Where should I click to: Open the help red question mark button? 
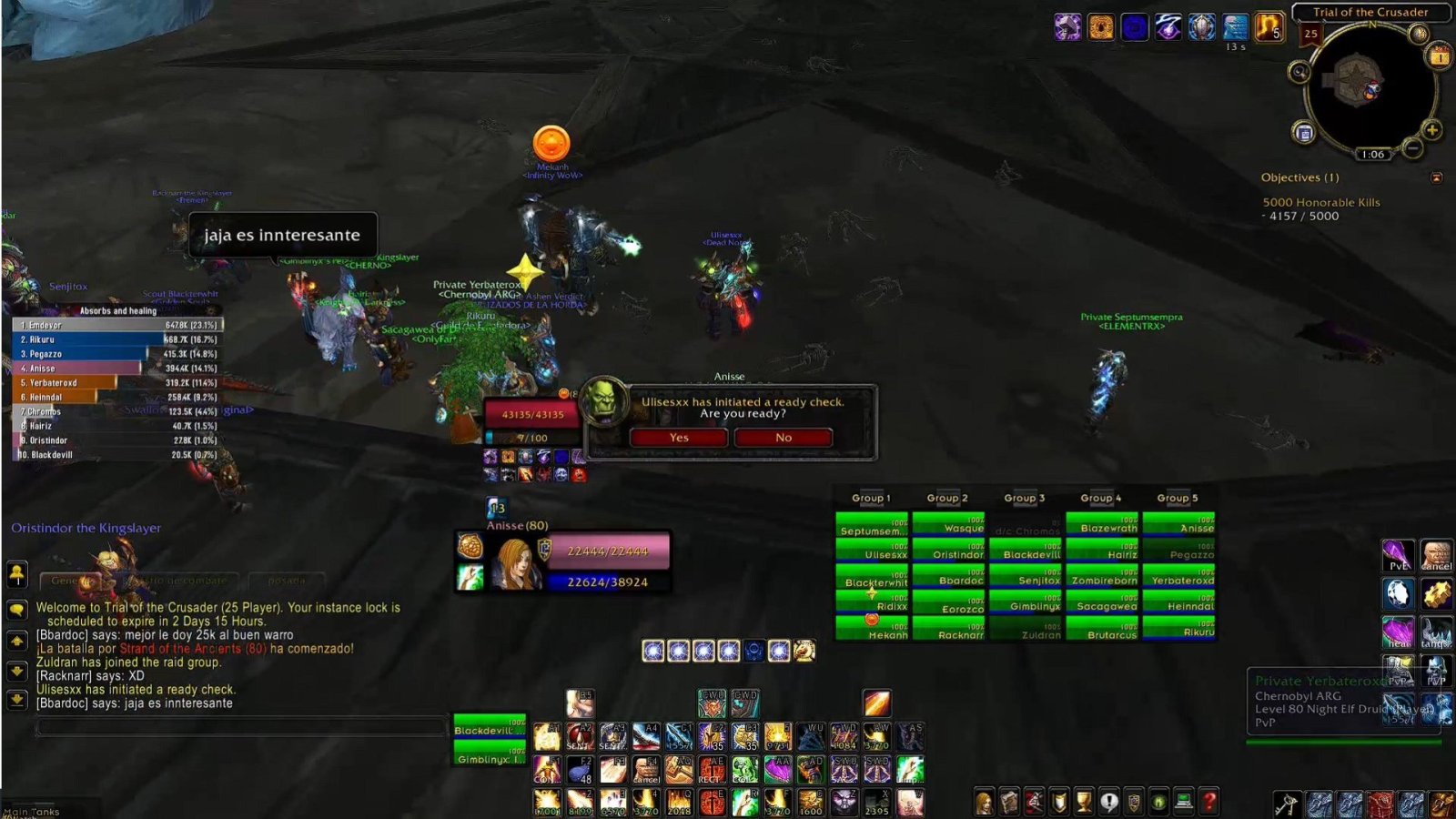click(x=1208, y=802)
